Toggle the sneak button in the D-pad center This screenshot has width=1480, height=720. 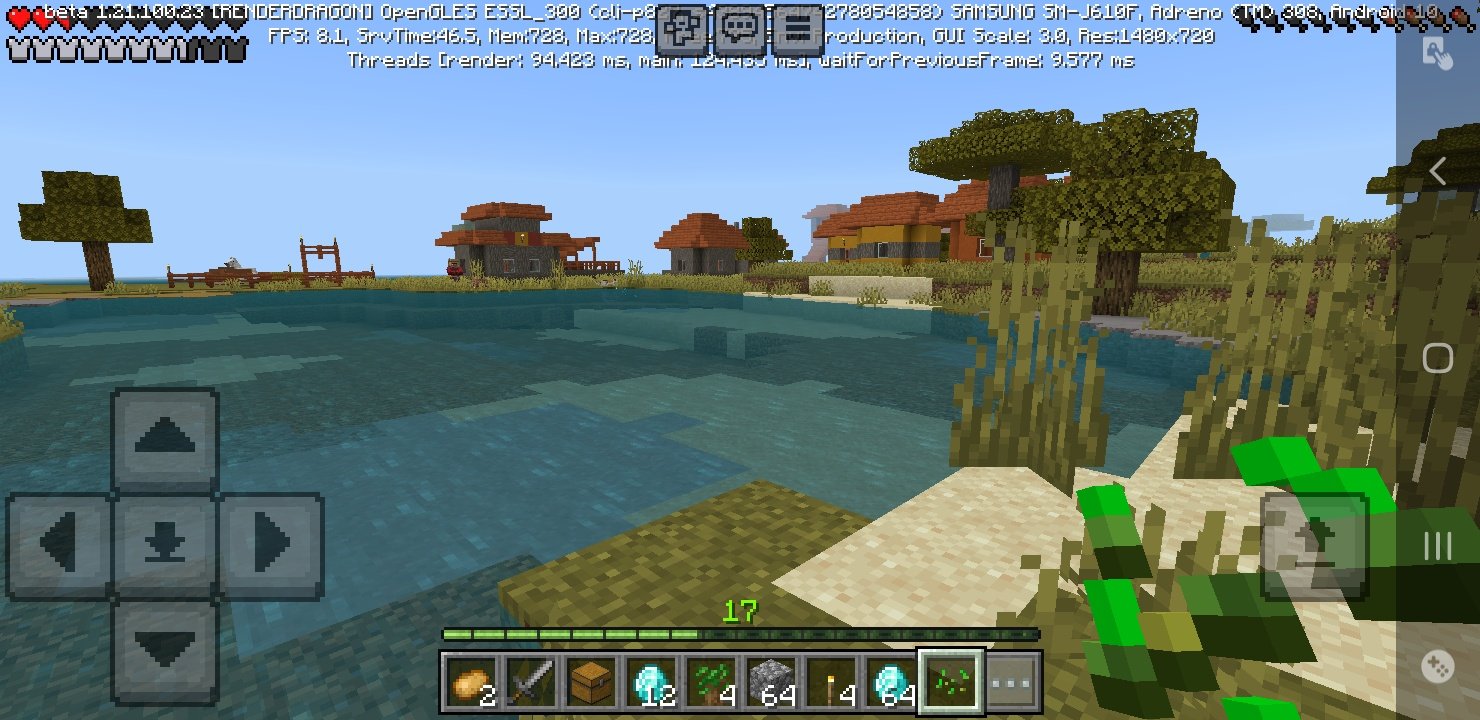click(164, 545)
